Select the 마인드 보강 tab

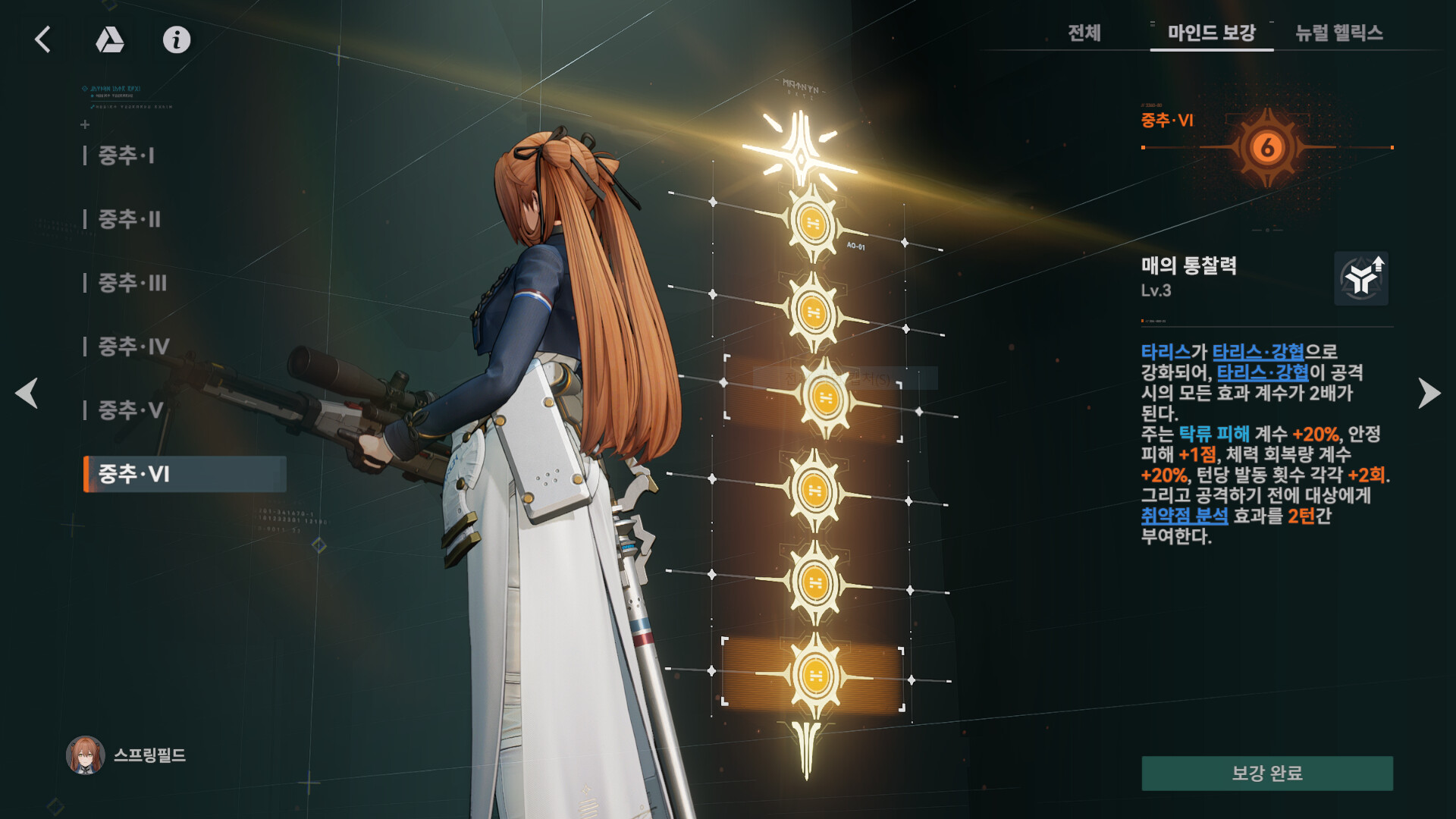[1211, 33]
